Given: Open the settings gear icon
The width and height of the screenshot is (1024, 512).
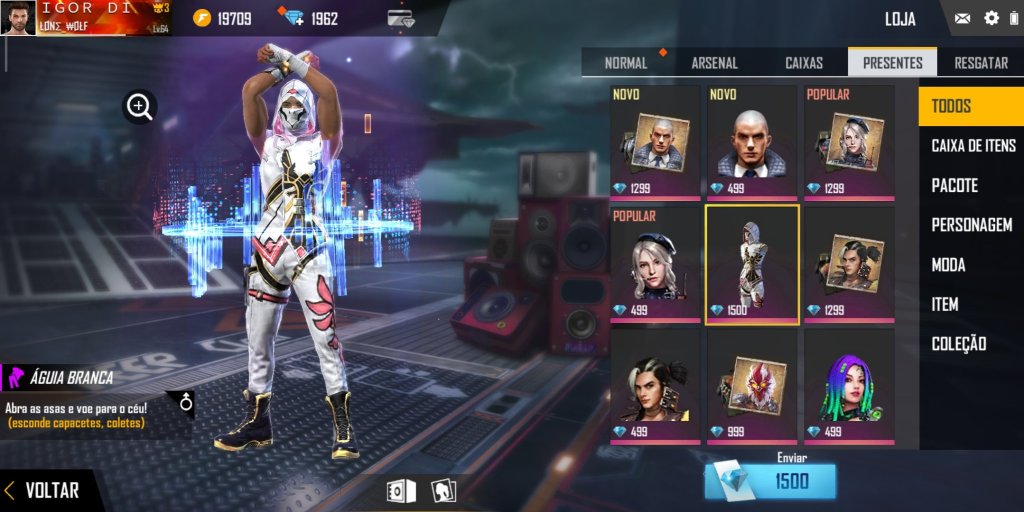Looking at the screenshot, I should [x=991, y=18].
